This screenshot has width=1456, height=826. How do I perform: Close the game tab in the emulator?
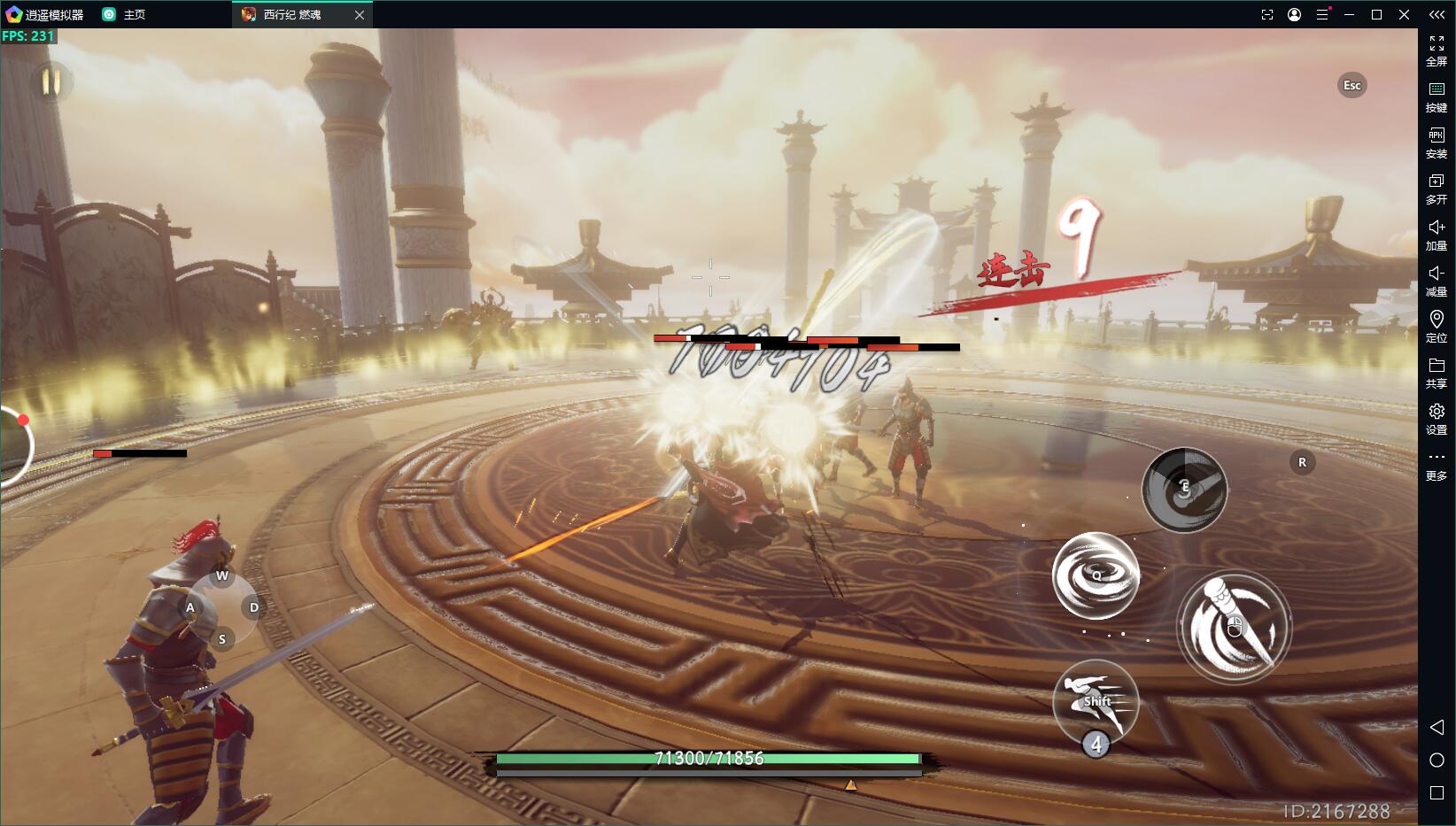360,15
